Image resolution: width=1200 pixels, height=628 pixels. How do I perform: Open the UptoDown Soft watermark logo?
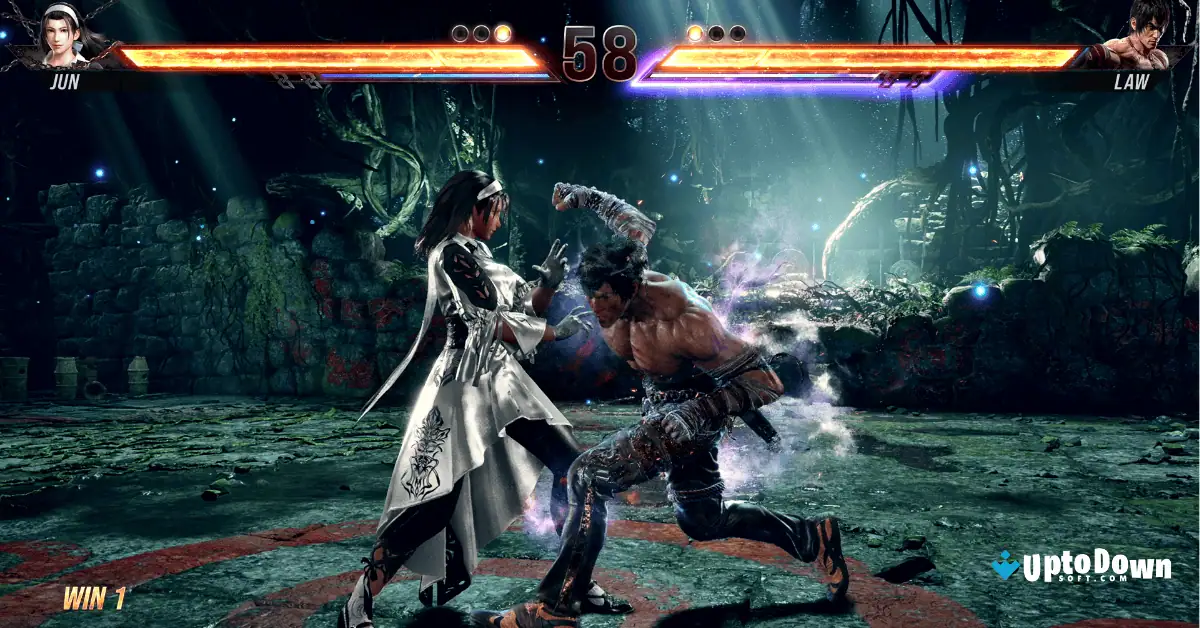(1081, 568)
